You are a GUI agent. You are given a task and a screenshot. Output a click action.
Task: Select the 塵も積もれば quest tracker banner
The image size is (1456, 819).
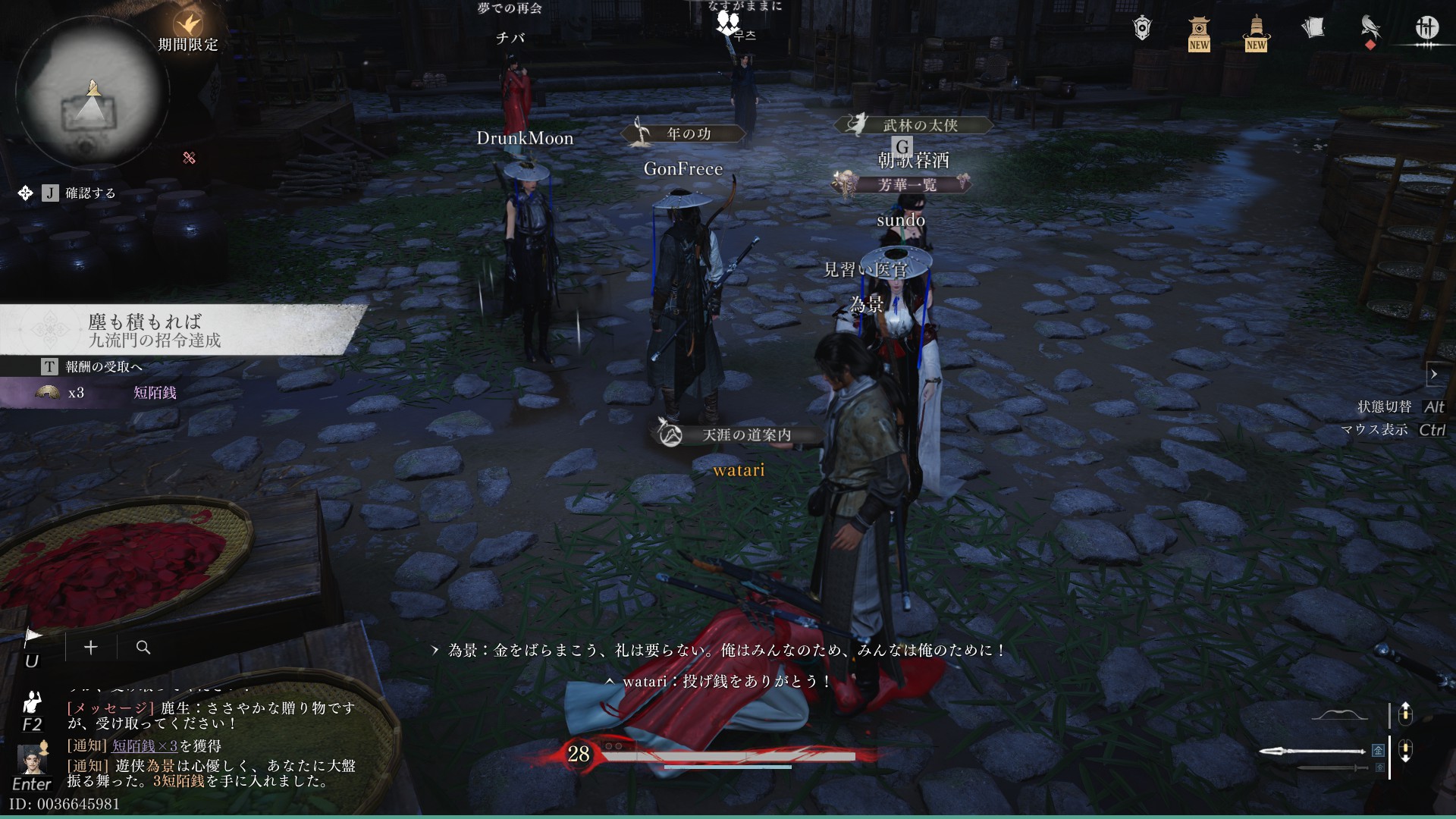point(182,330)
